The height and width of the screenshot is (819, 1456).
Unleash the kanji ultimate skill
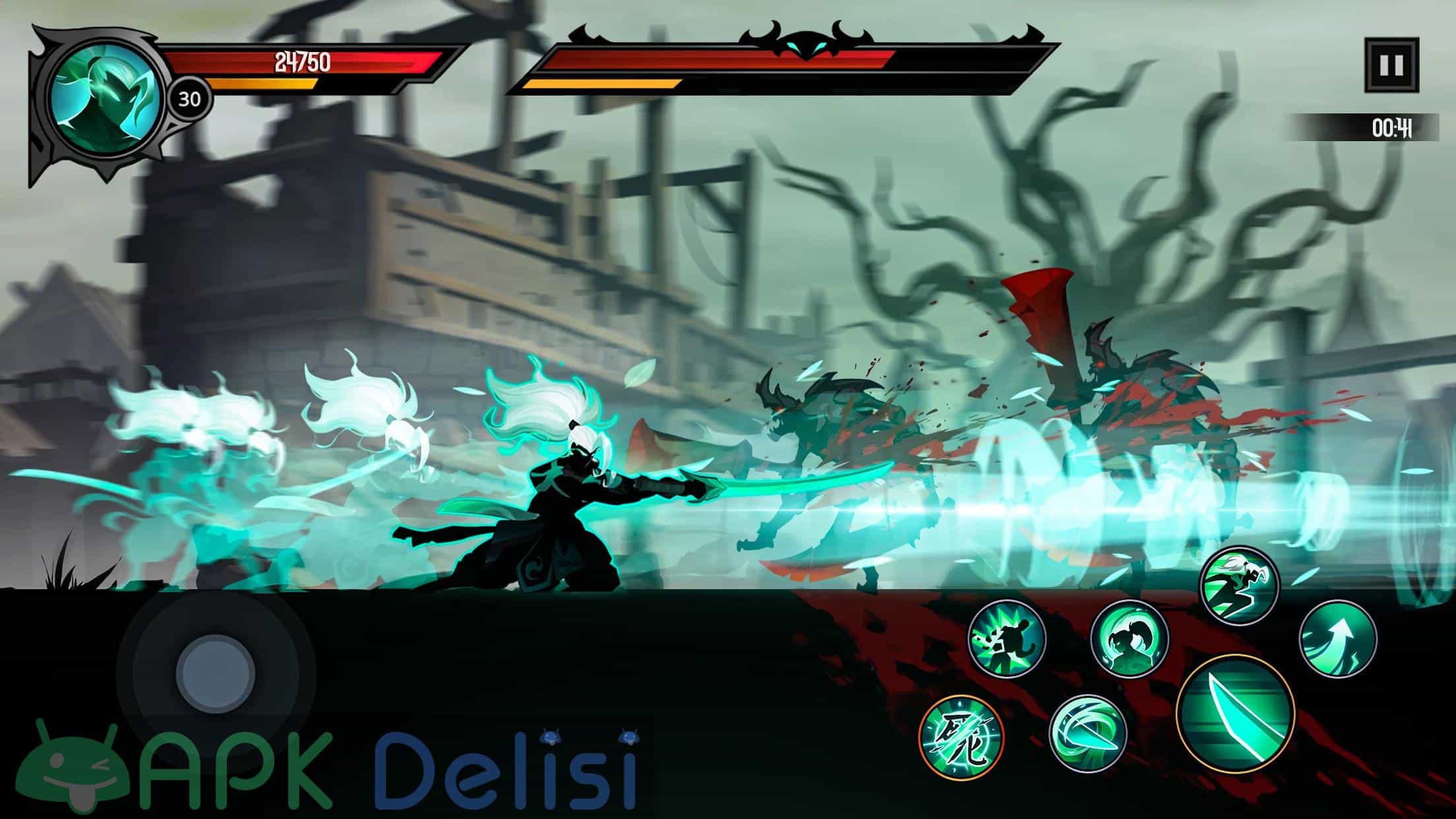tap(961, 736)
